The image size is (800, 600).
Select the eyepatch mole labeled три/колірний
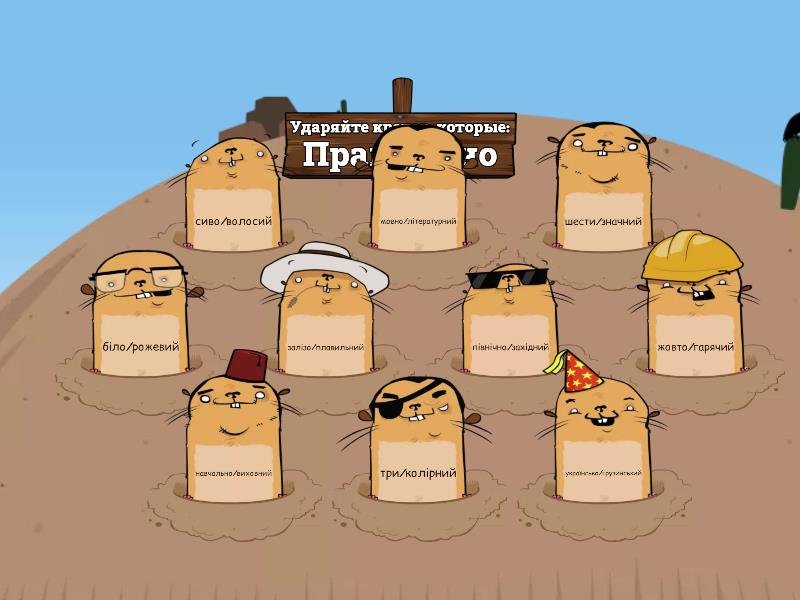click(418, 443)
